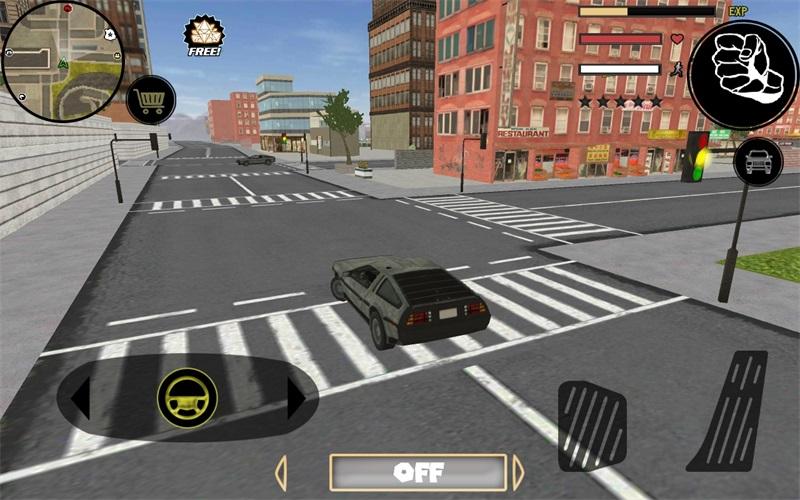Tap the yellow steering wheel icon

click(x=187, y=399)
